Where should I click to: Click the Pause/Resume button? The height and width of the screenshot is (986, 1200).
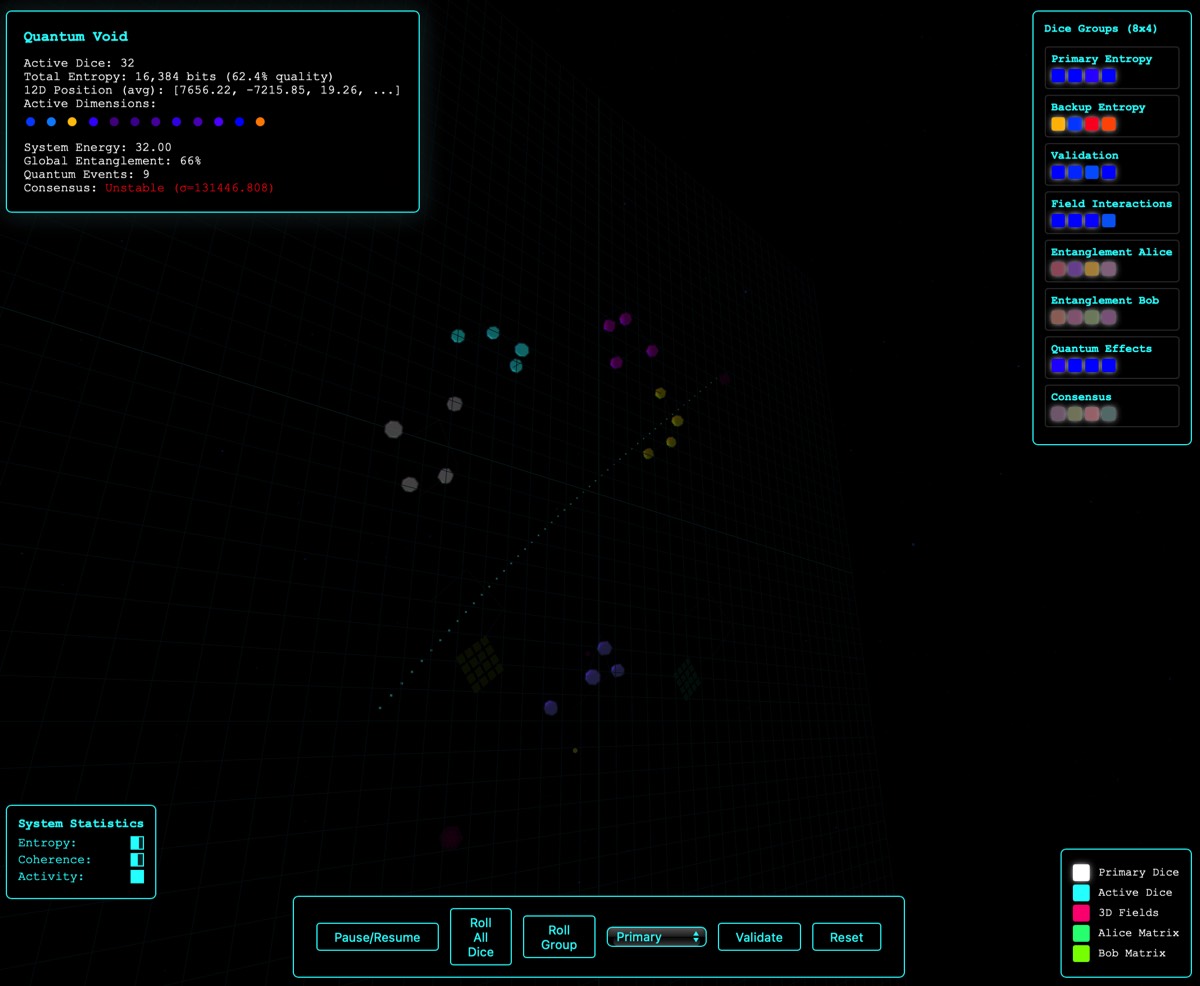(x=377, y=937)
